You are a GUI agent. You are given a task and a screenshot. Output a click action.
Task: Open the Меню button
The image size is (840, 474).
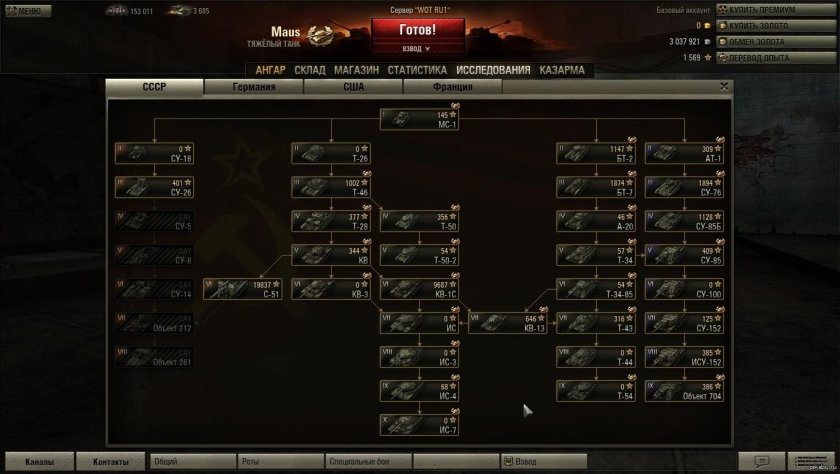point(24,11)
